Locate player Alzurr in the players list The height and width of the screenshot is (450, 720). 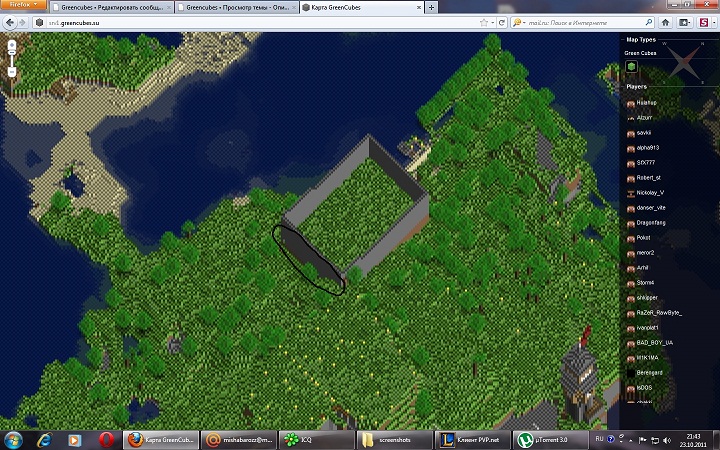[x=644, y=117]
